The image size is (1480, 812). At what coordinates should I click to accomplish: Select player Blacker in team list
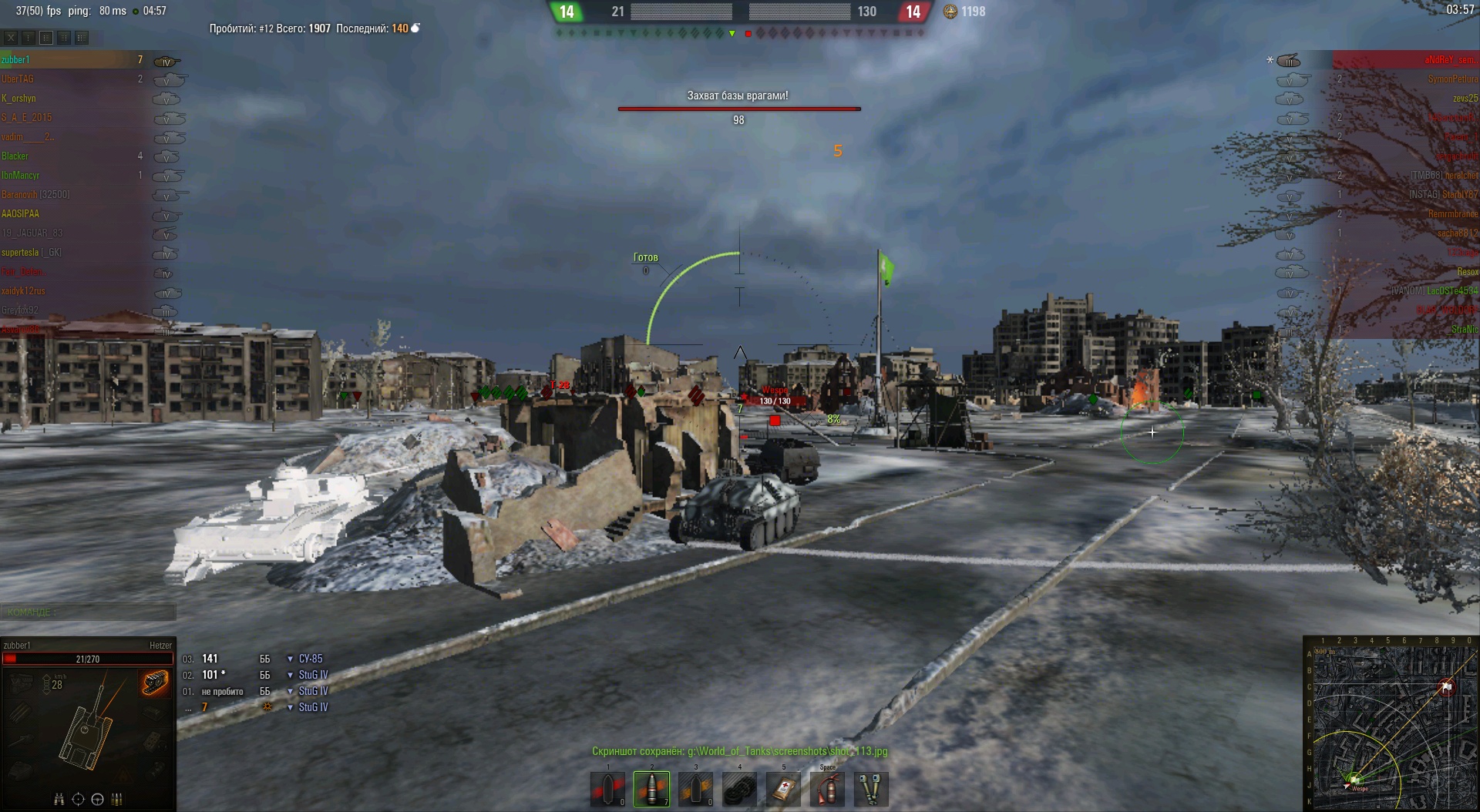click(x=15, y=156)
